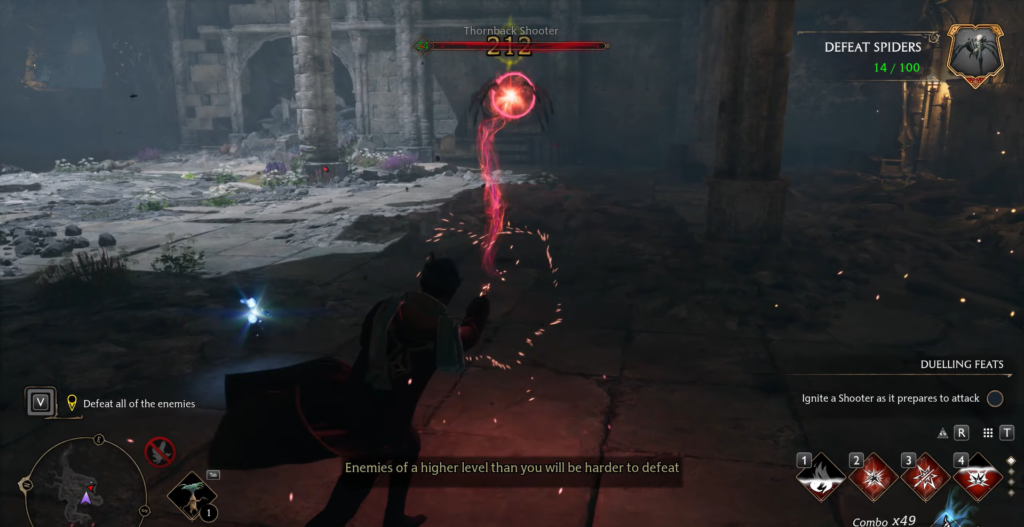Screen dimensions: 1024x527
Task: Click the no-flying crossed-out bird icon
Action: click(159, 452)
